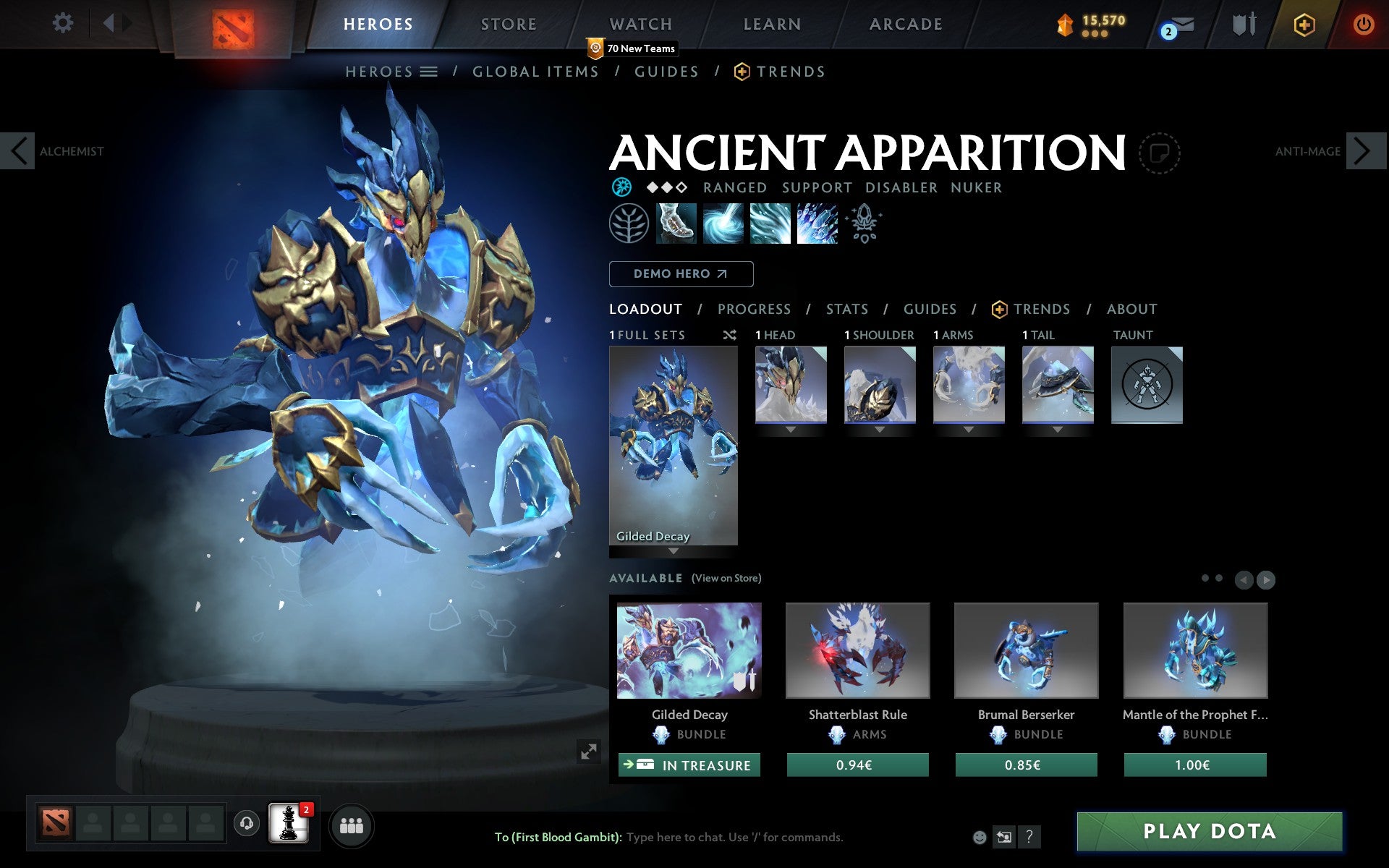Open the Dota Plus hexagon icon

tap(1304, 24)
